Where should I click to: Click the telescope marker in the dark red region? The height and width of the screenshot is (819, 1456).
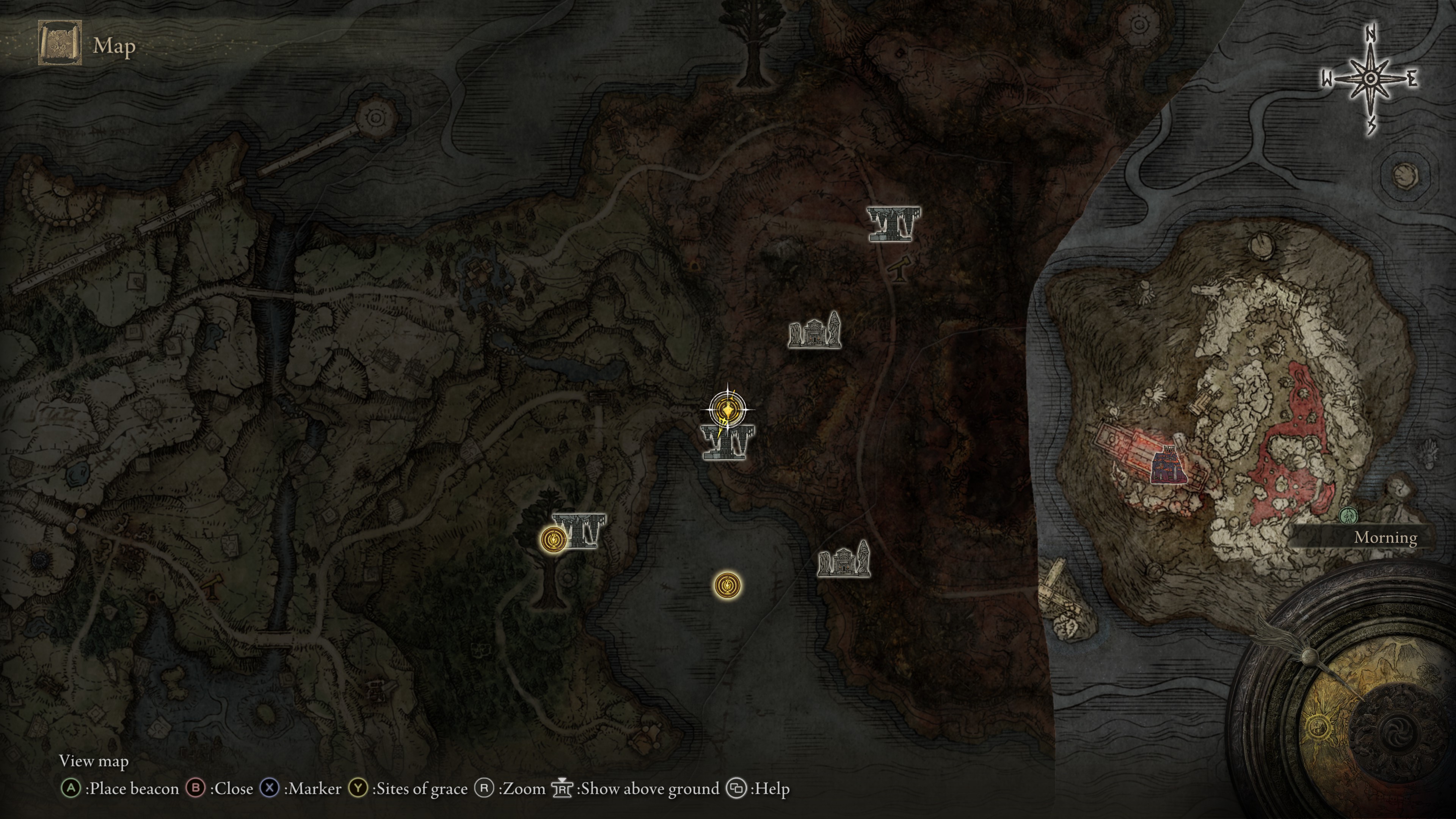[x=900, y=268]
